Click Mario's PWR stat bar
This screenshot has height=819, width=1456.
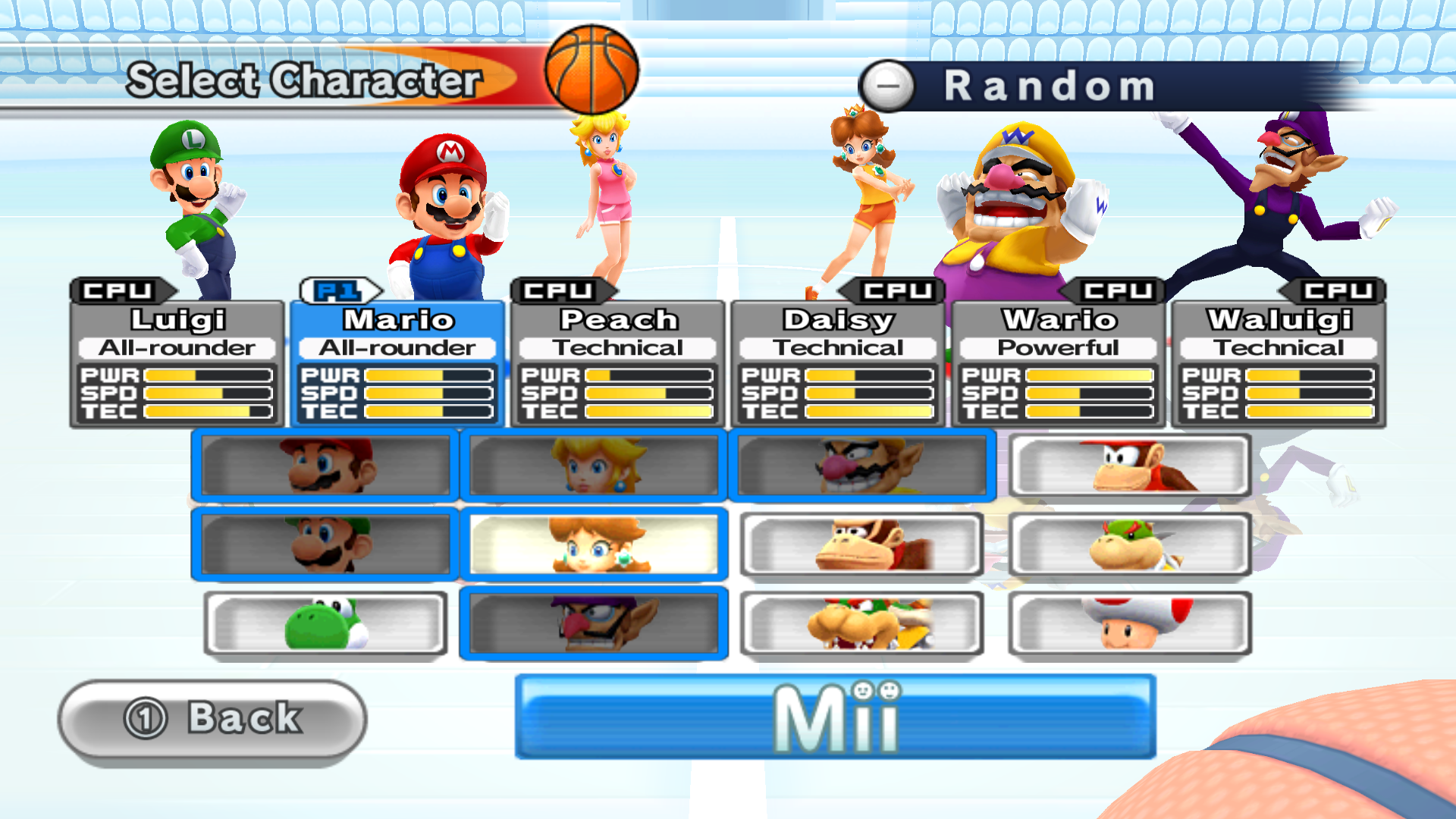coord(428,375)
